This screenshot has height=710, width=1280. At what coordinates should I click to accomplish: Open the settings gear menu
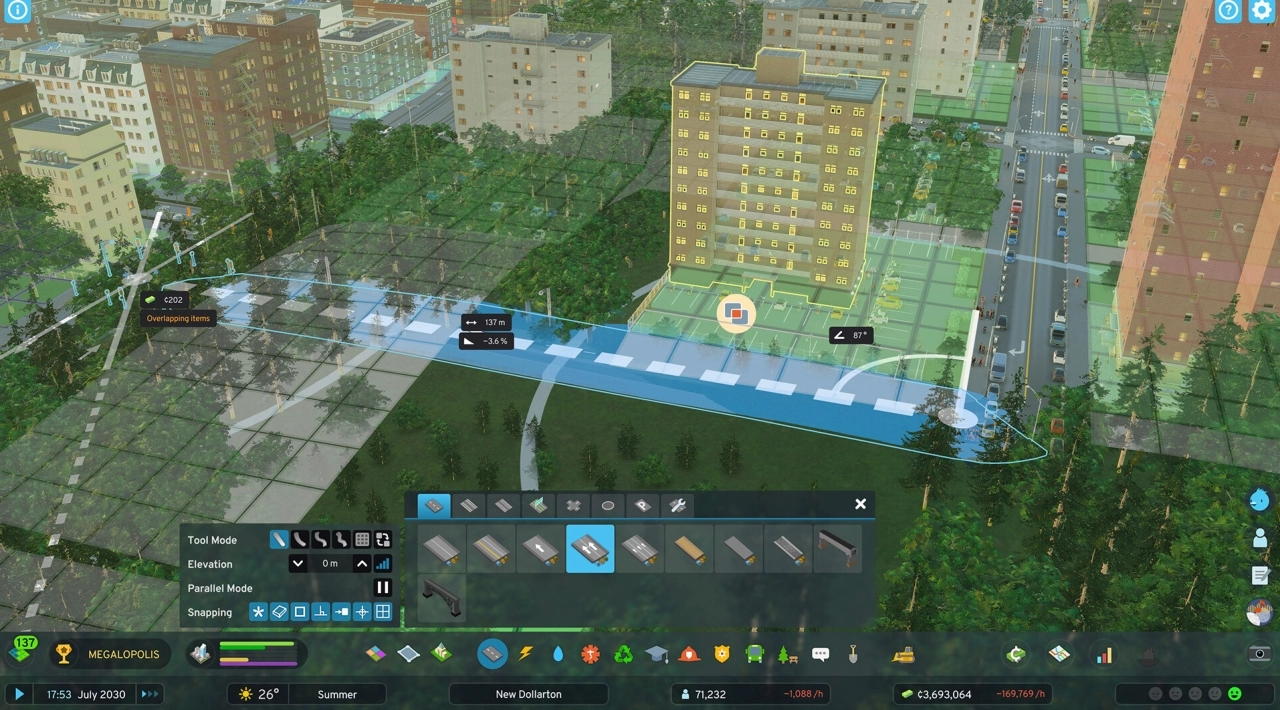coord(1261,11)
